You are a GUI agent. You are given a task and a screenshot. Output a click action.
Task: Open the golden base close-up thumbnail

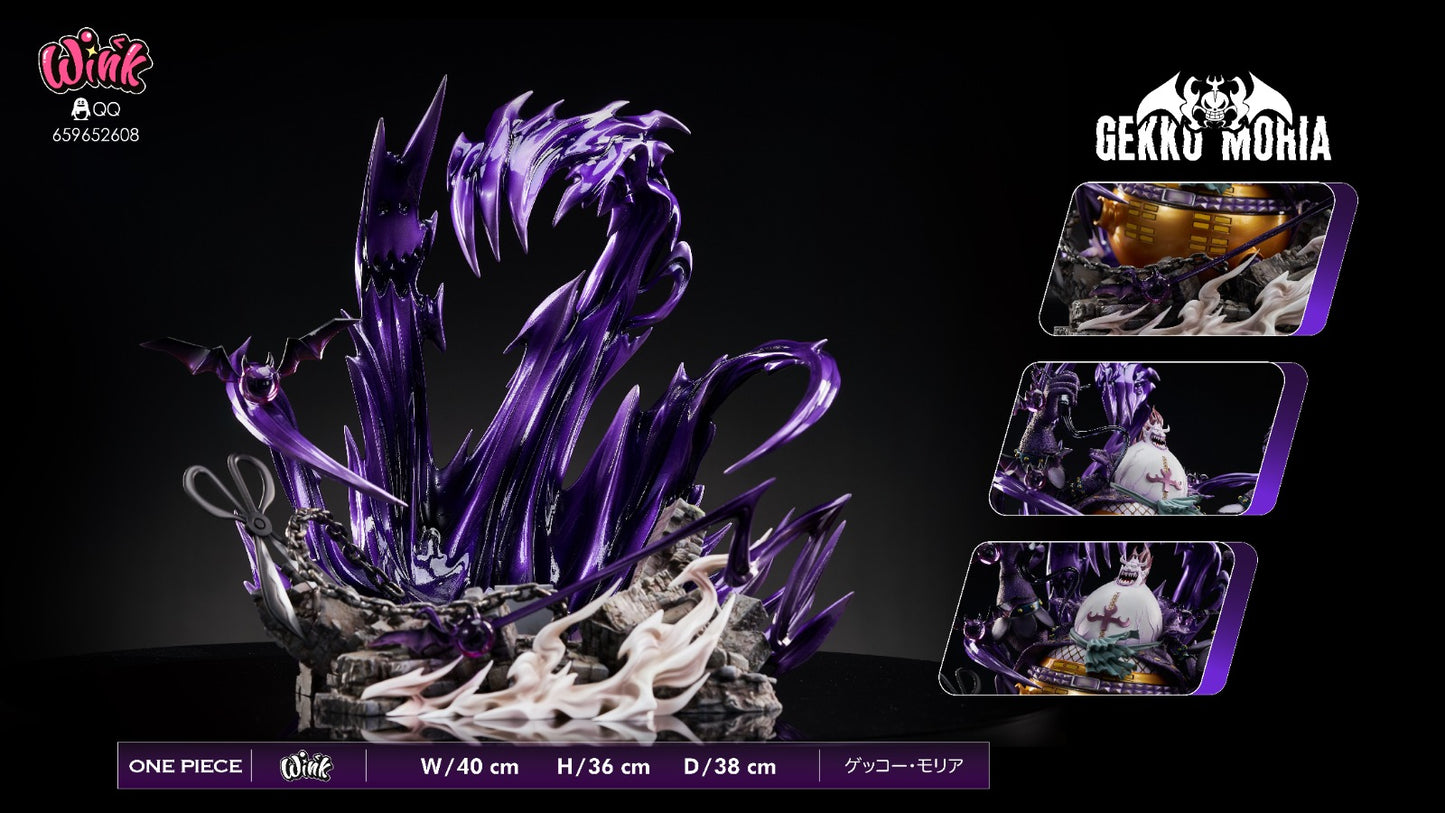click(1188, 258)
